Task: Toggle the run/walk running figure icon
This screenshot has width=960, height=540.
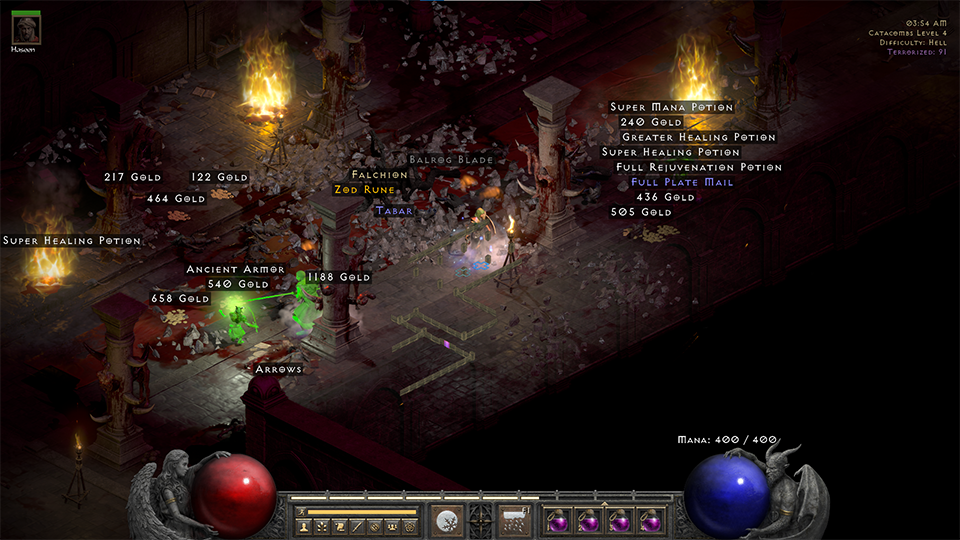Action: pos(301,511)
